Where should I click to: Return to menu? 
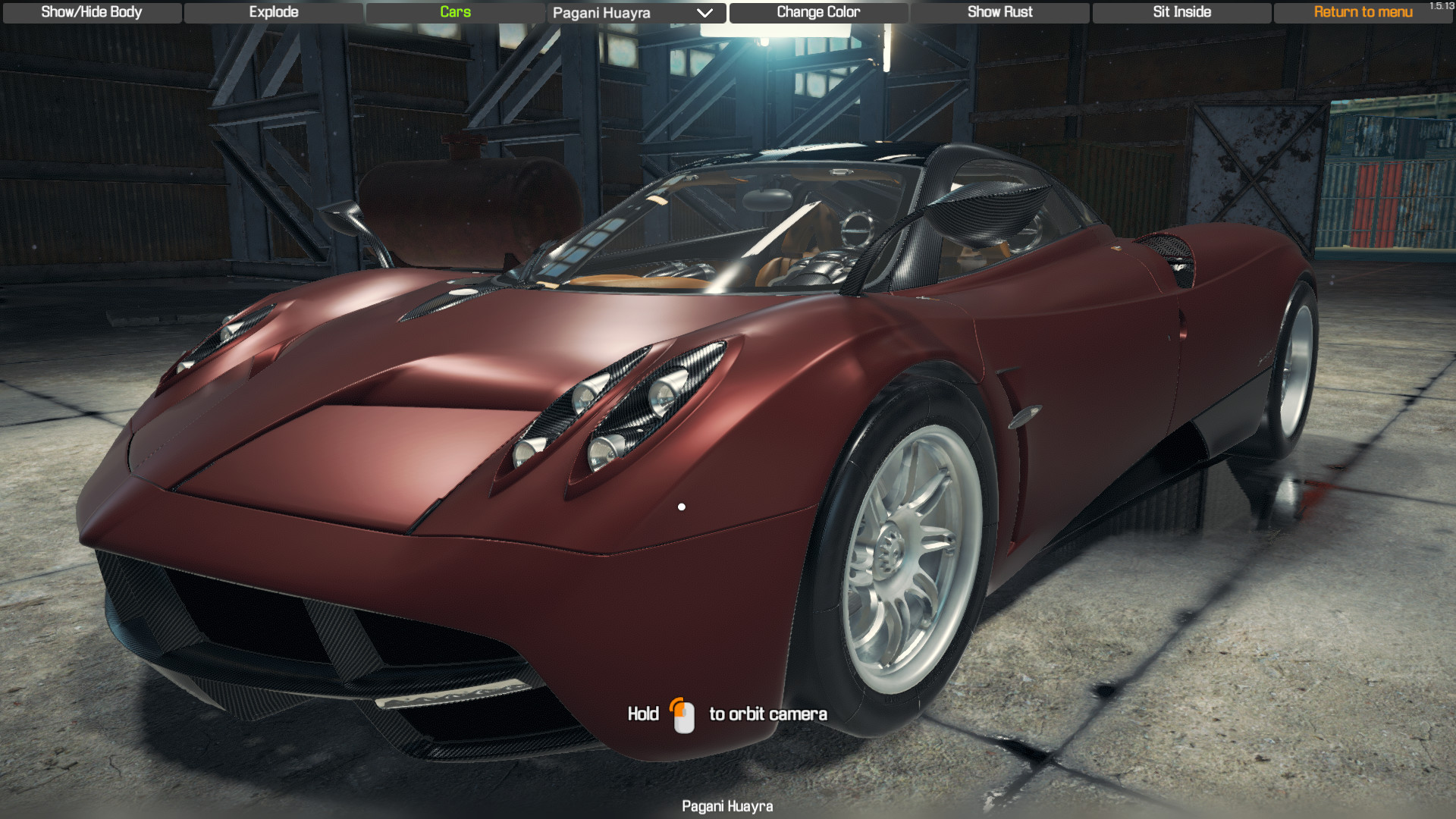(x=1363, y=12)
